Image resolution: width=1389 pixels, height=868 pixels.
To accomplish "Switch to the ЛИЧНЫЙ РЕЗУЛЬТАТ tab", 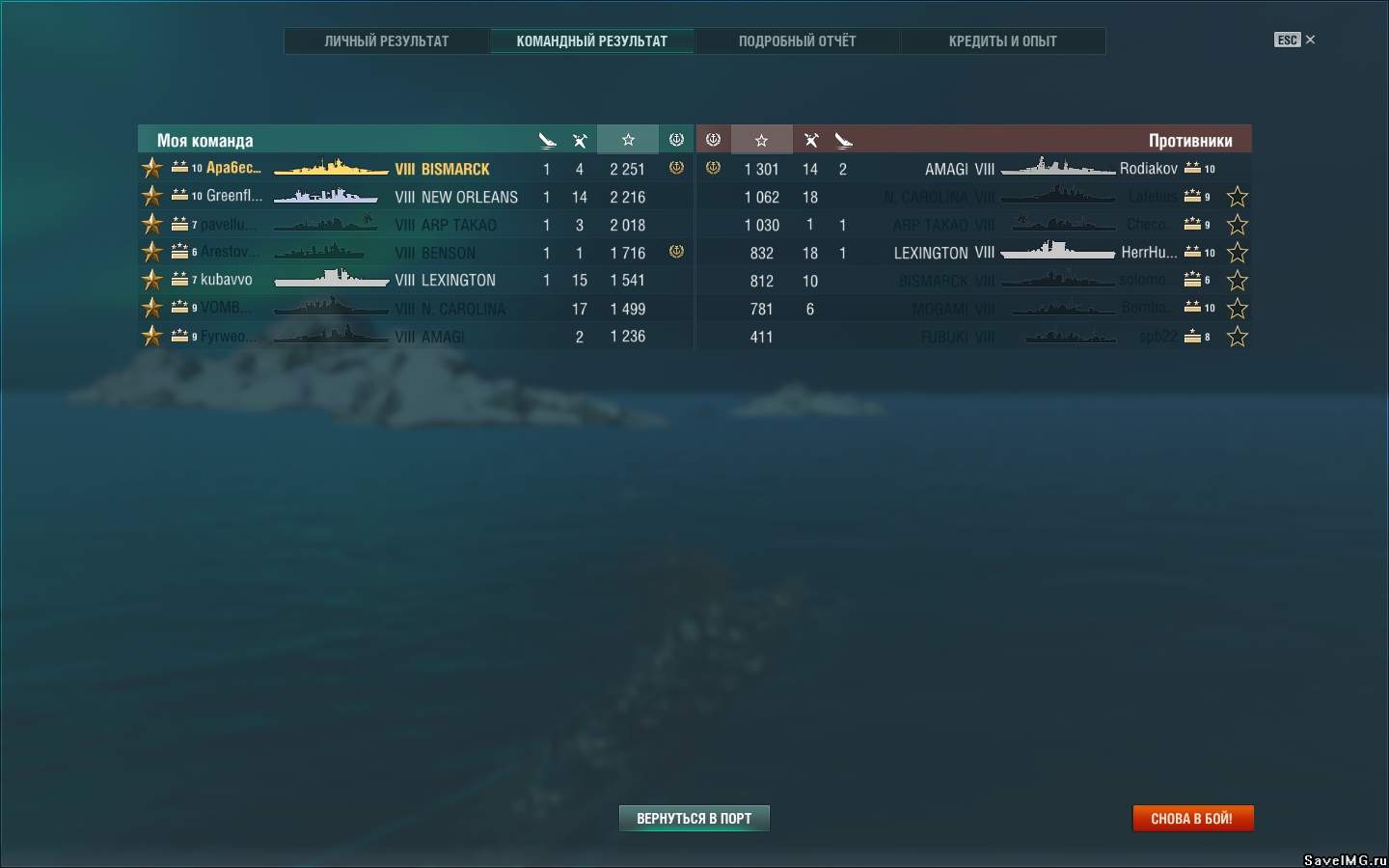I will tap(386, 41).
